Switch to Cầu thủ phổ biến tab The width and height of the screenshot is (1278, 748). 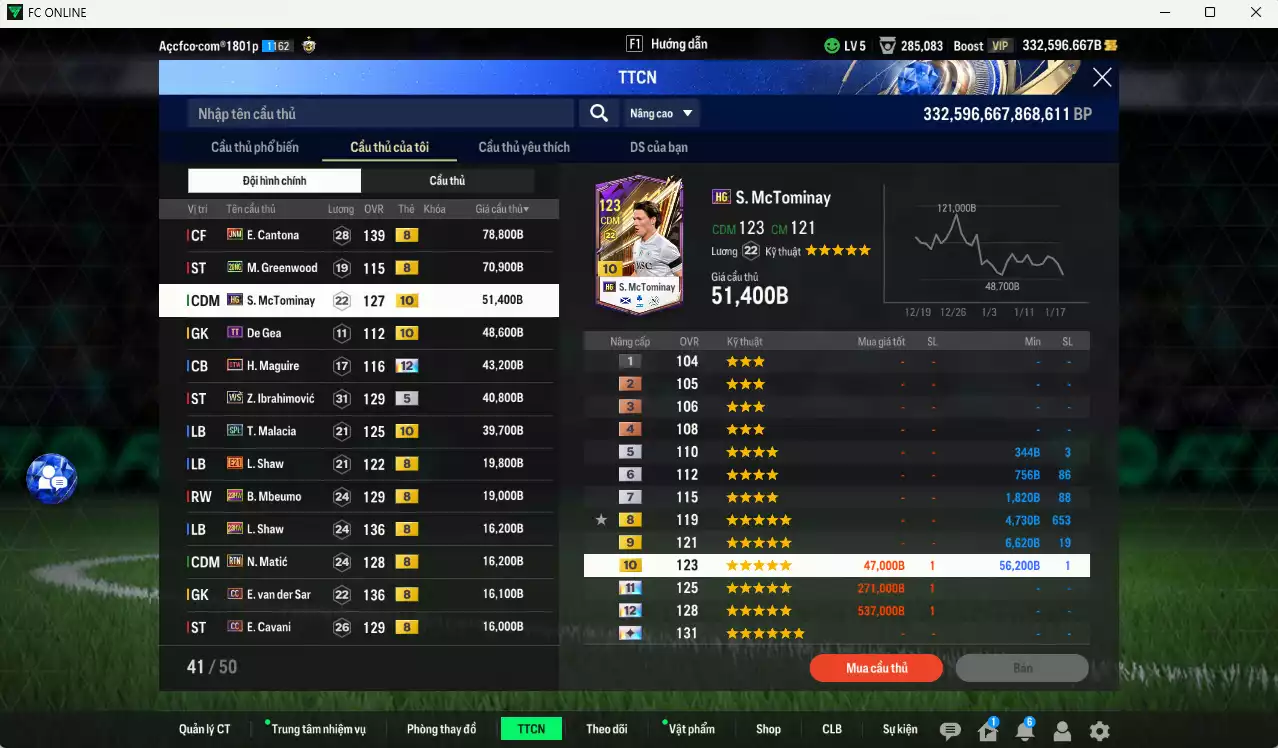pyautogui.click(x=254, y=147)
